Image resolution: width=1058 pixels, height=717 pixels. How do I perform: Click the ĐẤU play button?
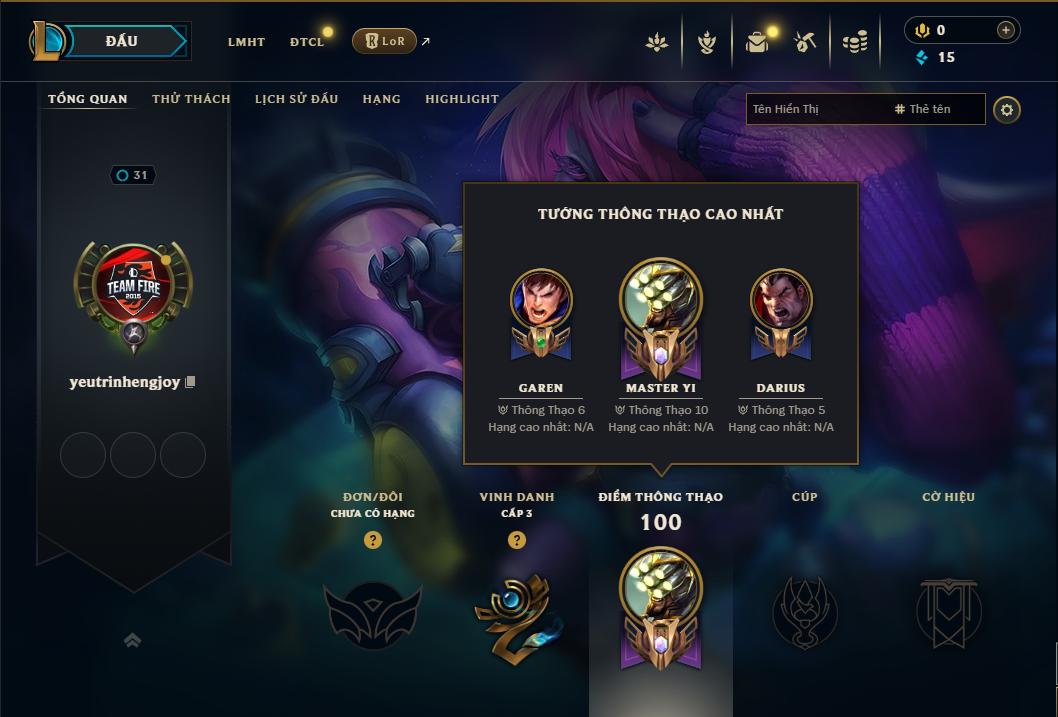pyautogui.click(x=122, y=41)
